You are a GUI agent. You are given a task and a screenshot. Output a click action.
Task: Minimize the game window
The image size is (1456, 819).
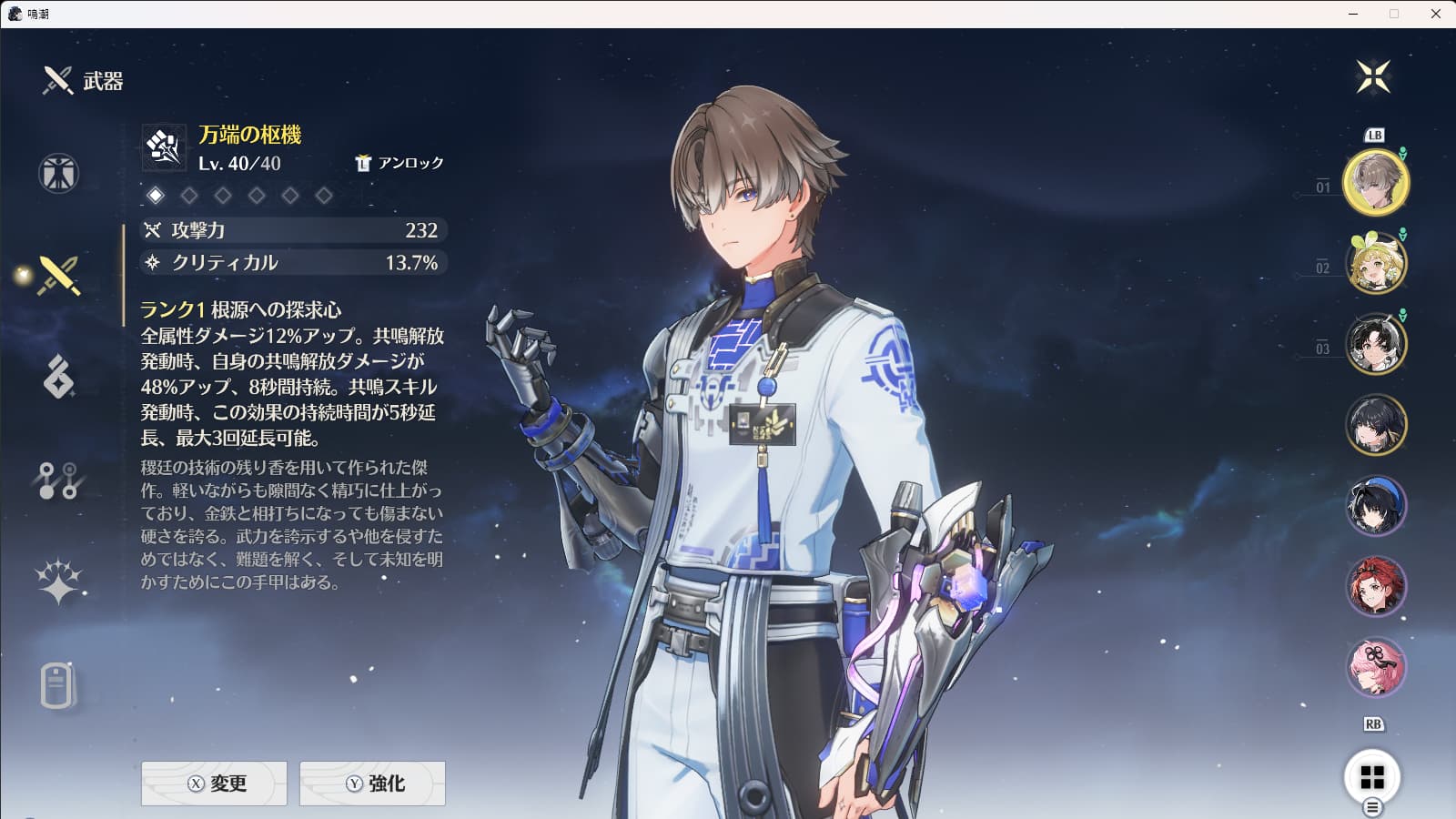pos(1353,14)
